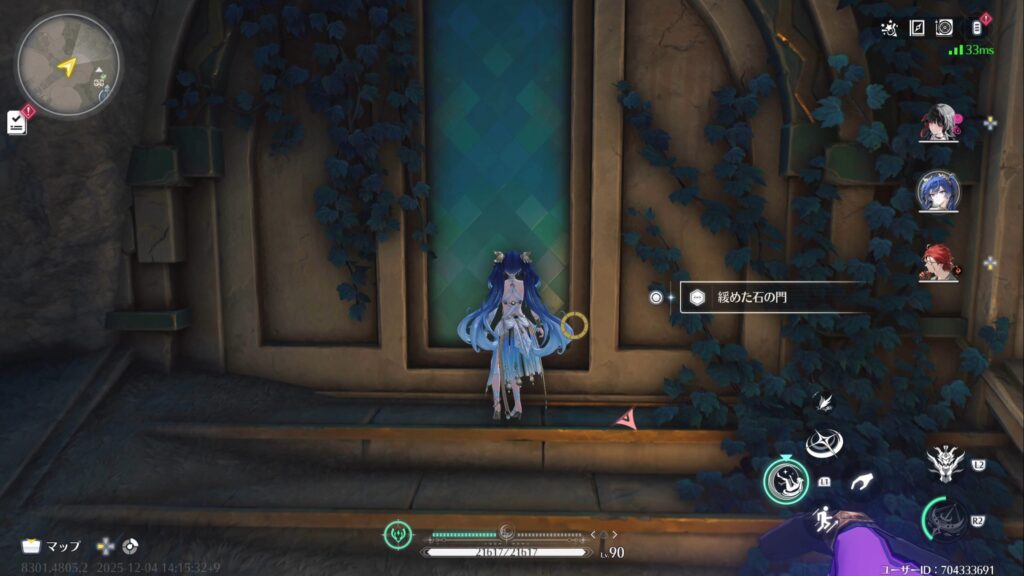
Task: Activate the four-point star crescent skill
Action: [826, 443]
